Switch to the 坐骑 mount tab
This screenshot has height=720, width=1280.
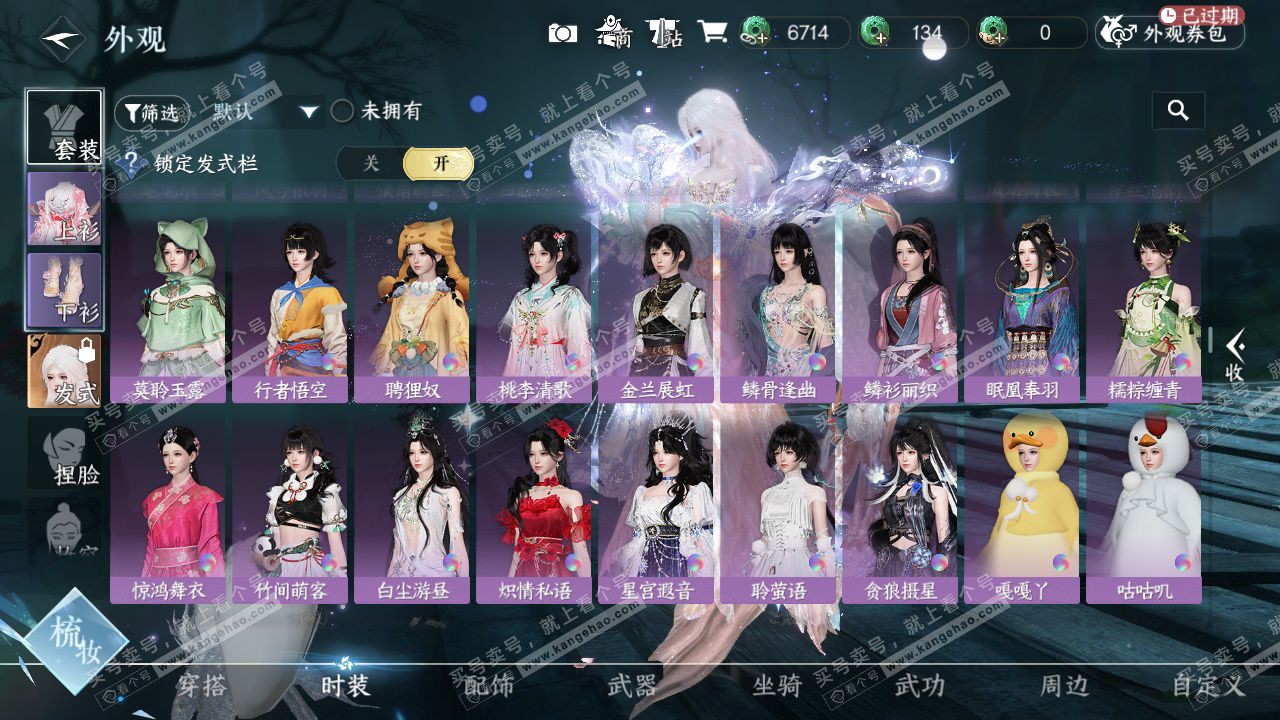point(777,686)
